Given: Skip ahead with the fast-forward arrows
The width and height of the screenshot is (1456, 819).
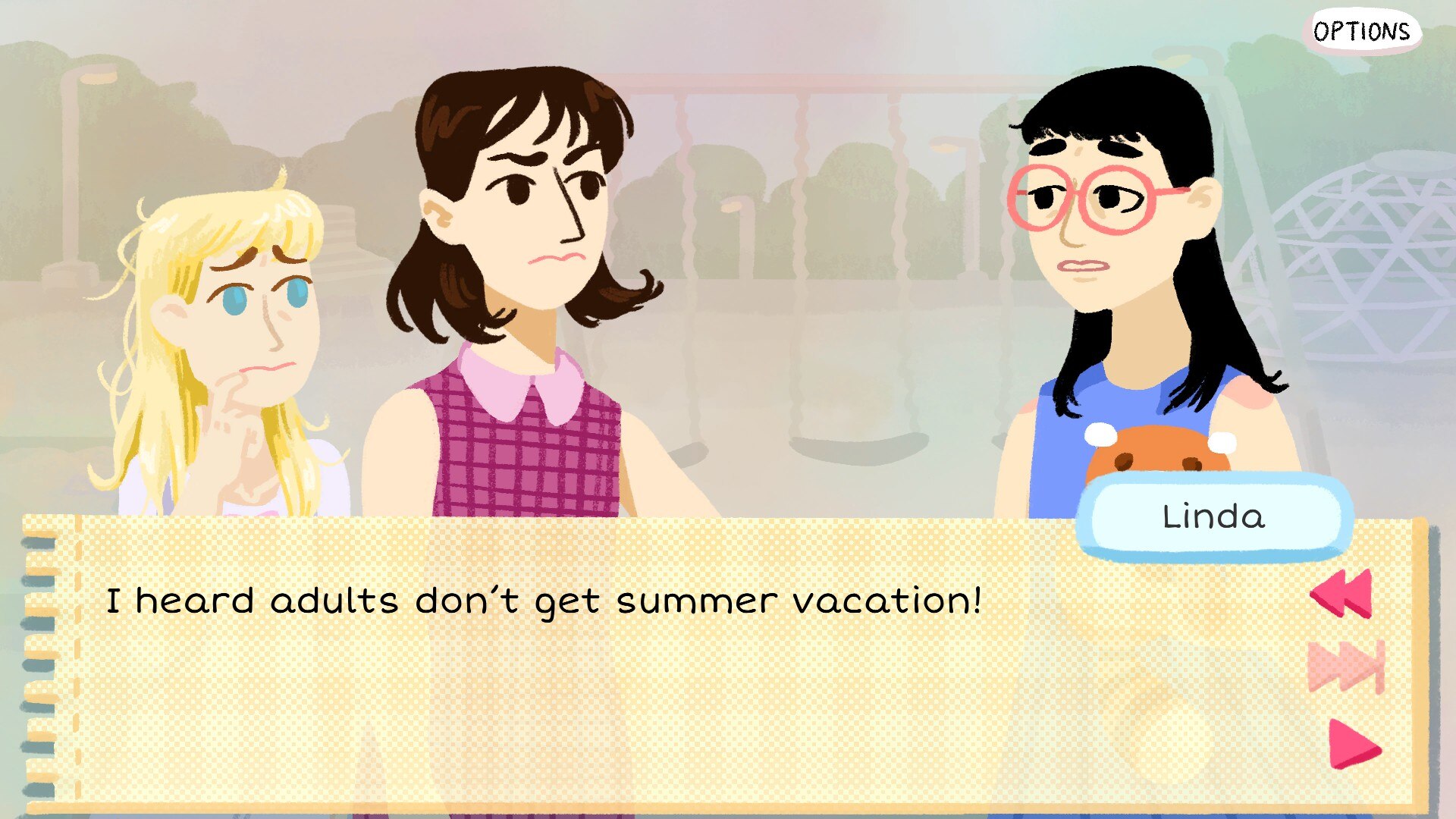Looking at the screenshot, I should coord(1347,667).
